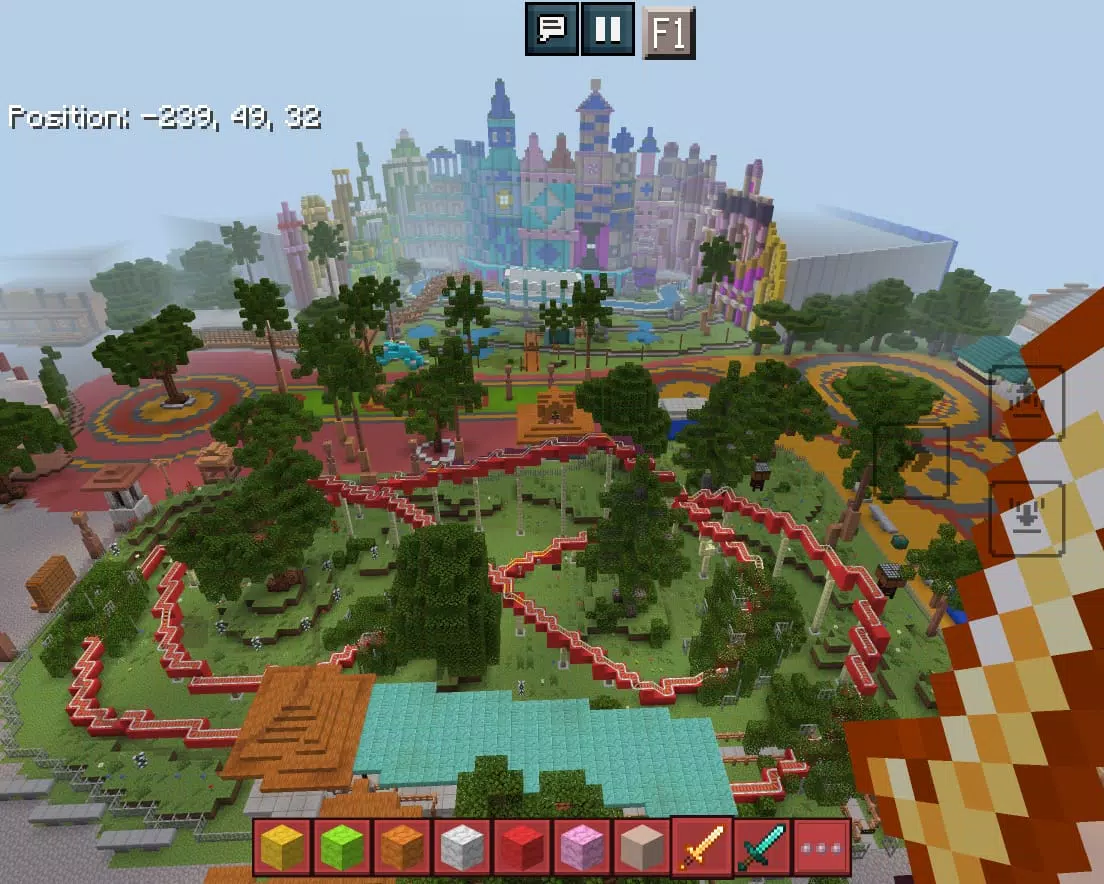Tap the fly-up arrow button
This screenshot has height=884, width=1104.
(x=1026, y=402)
